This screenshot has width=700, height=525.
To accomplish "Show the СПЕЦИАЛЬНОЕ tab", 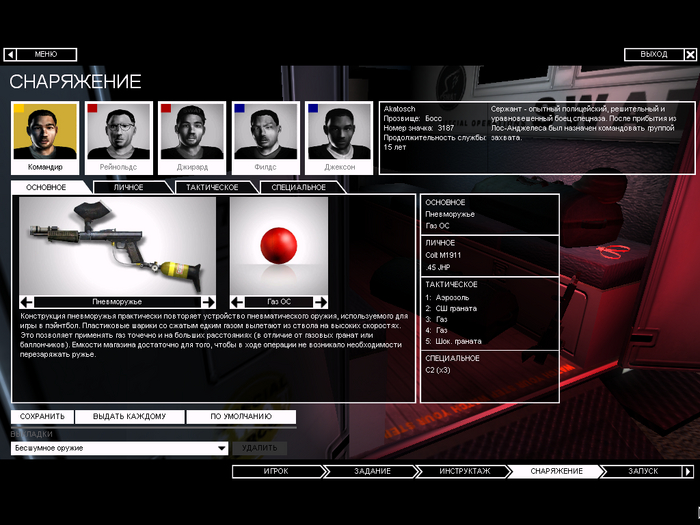I will click(x=299, y=187).
